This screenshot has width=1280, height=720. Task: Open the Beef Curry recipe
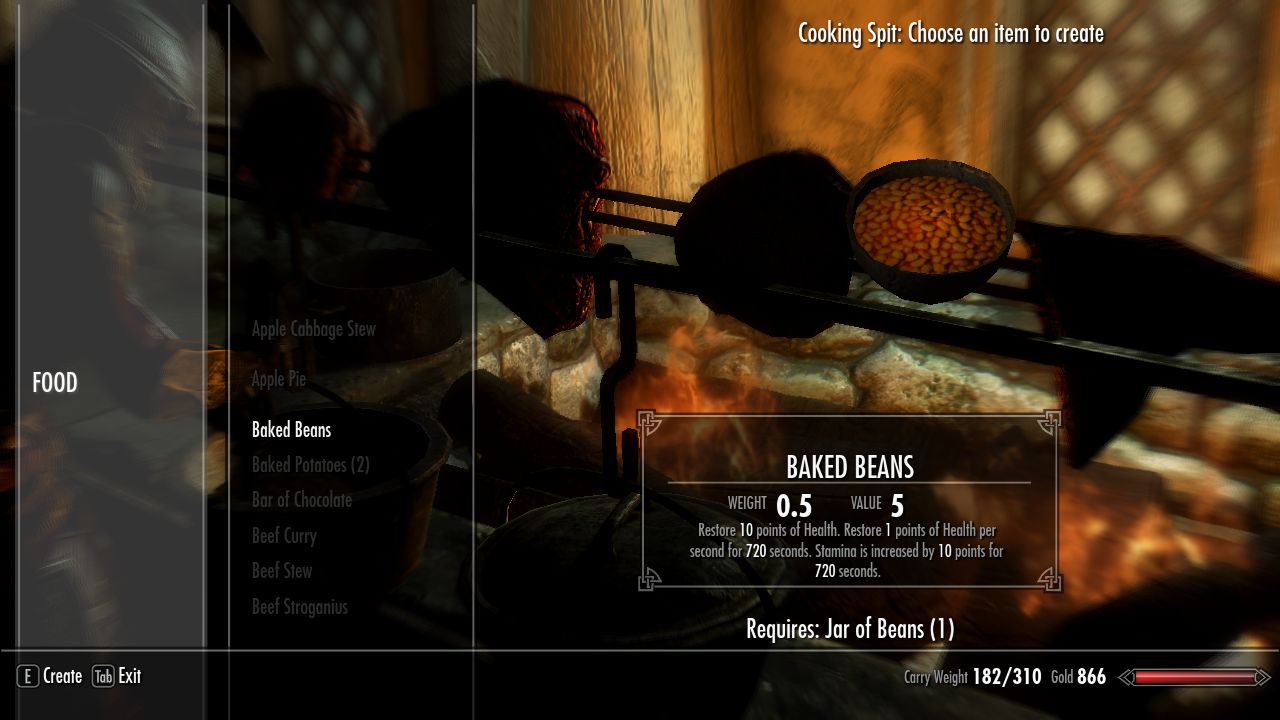point(284,536)
